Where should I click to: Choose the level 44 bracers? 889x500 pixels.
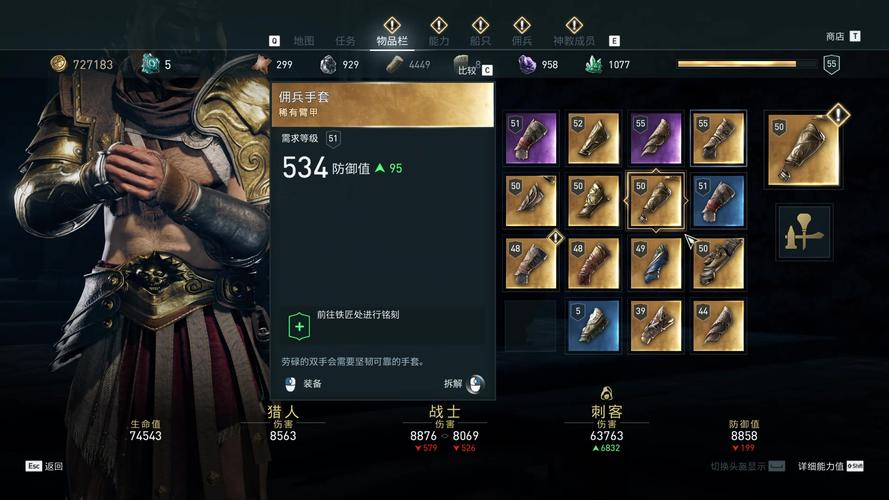(718, 325)
